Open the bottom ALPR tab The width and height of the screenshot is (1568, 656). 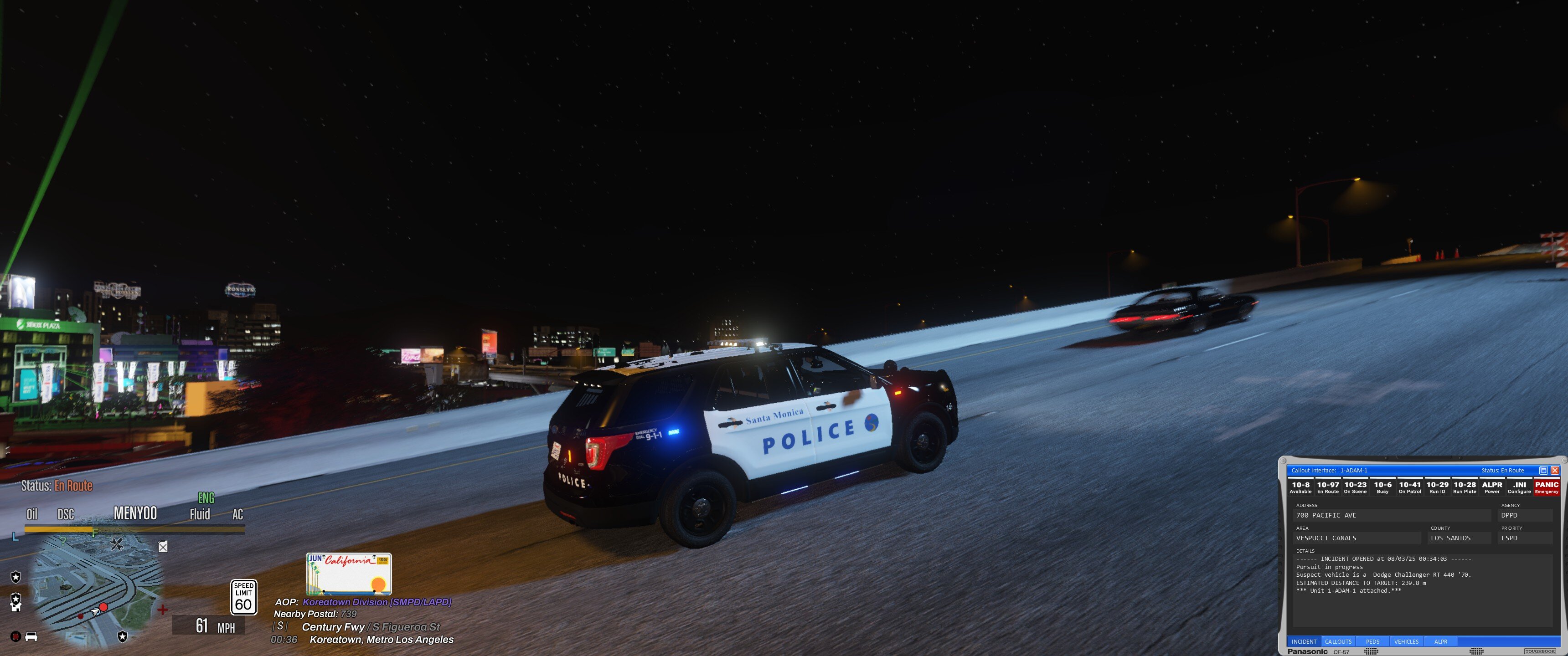(x=1441, y=641)
